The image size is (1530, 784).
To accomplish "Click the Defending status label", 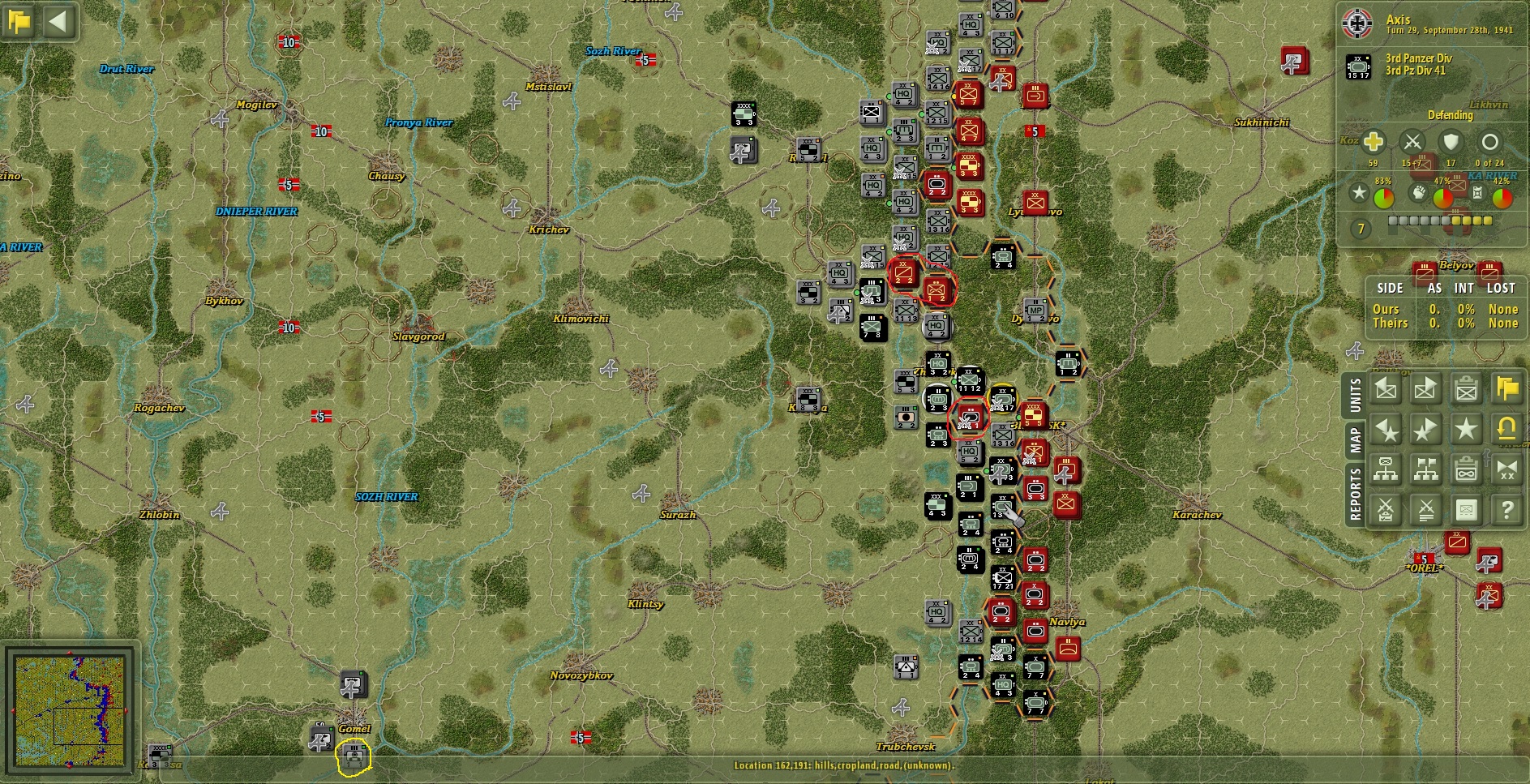I will (1451, 115).
